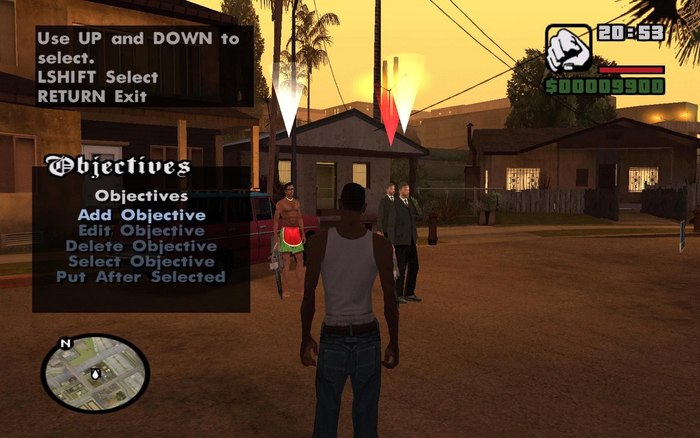Click the Delete Objective option
Image resolution: width=700 pixels, height=438 pixels.
pyautogui.click(x=141, y=246)
